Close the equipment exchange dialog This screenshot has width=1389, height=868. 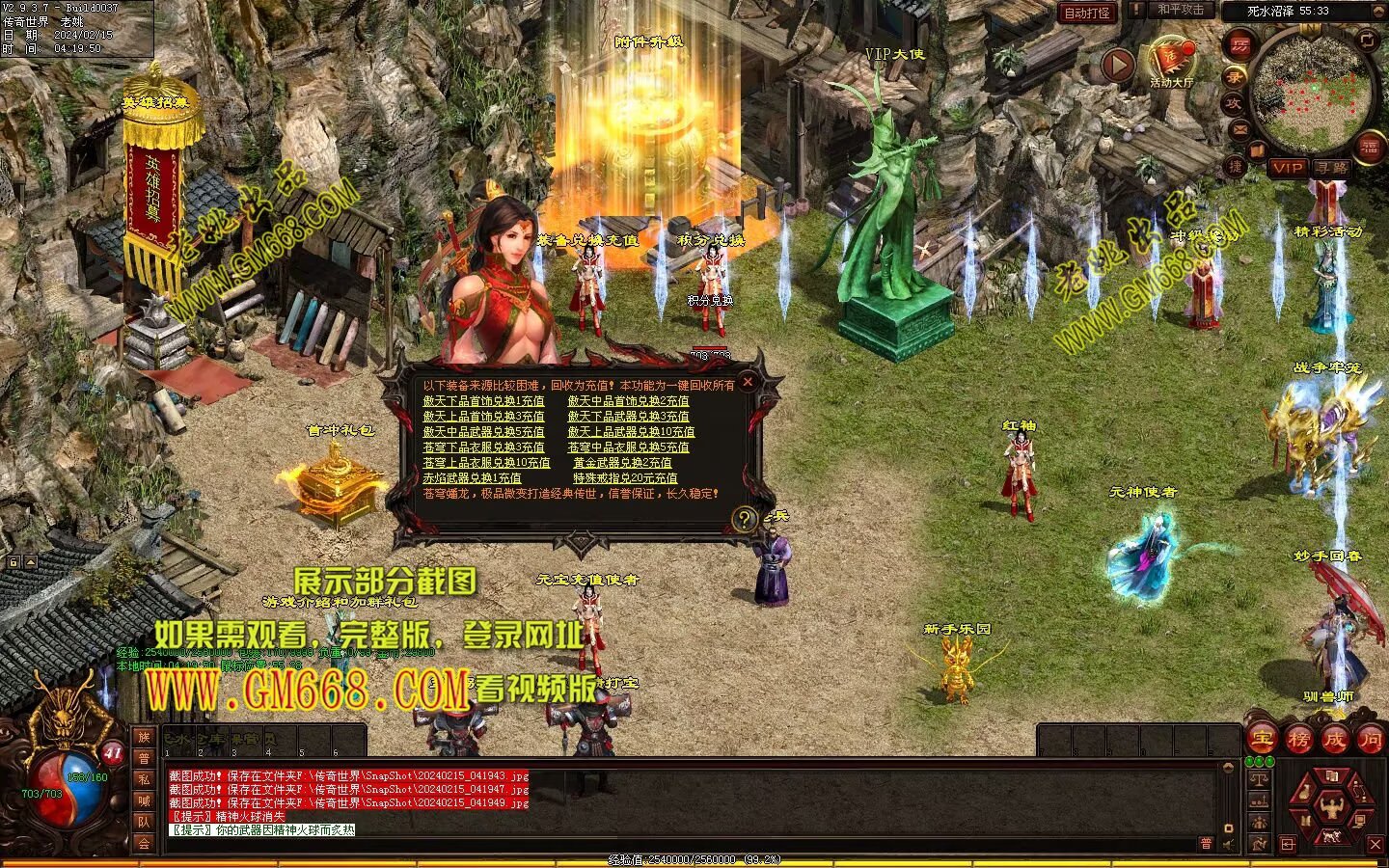pyautogui.click(x=748, y=382)
